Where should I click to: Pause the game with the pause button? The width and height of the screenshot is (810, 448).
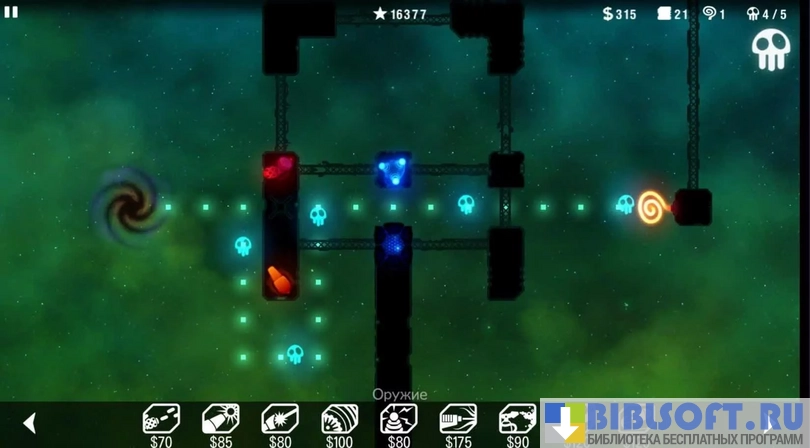coord(11,12)
